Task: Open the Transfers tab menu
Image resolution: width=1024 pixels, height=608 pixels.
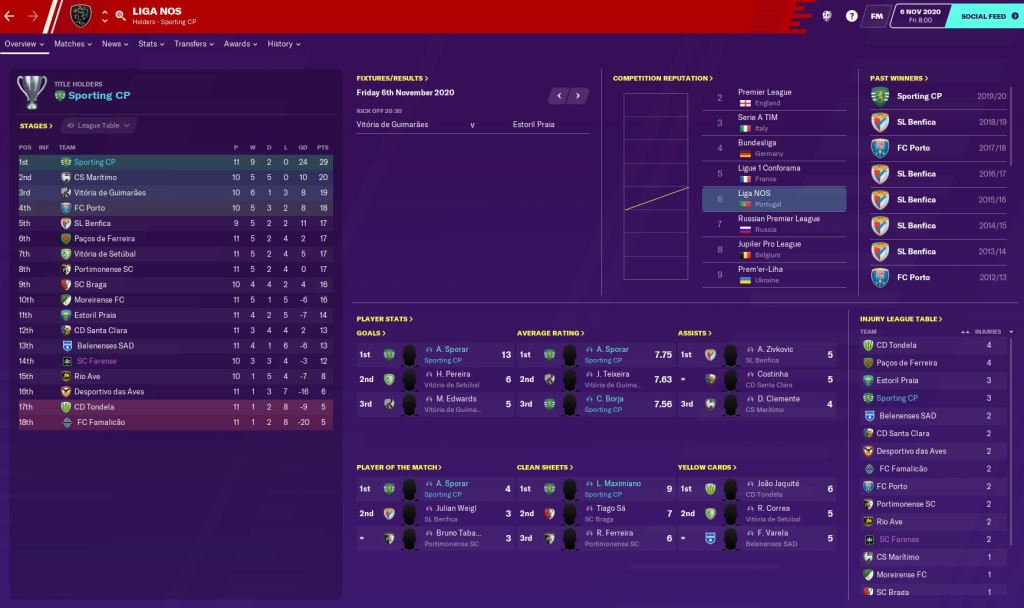Action: pos(194,44)
